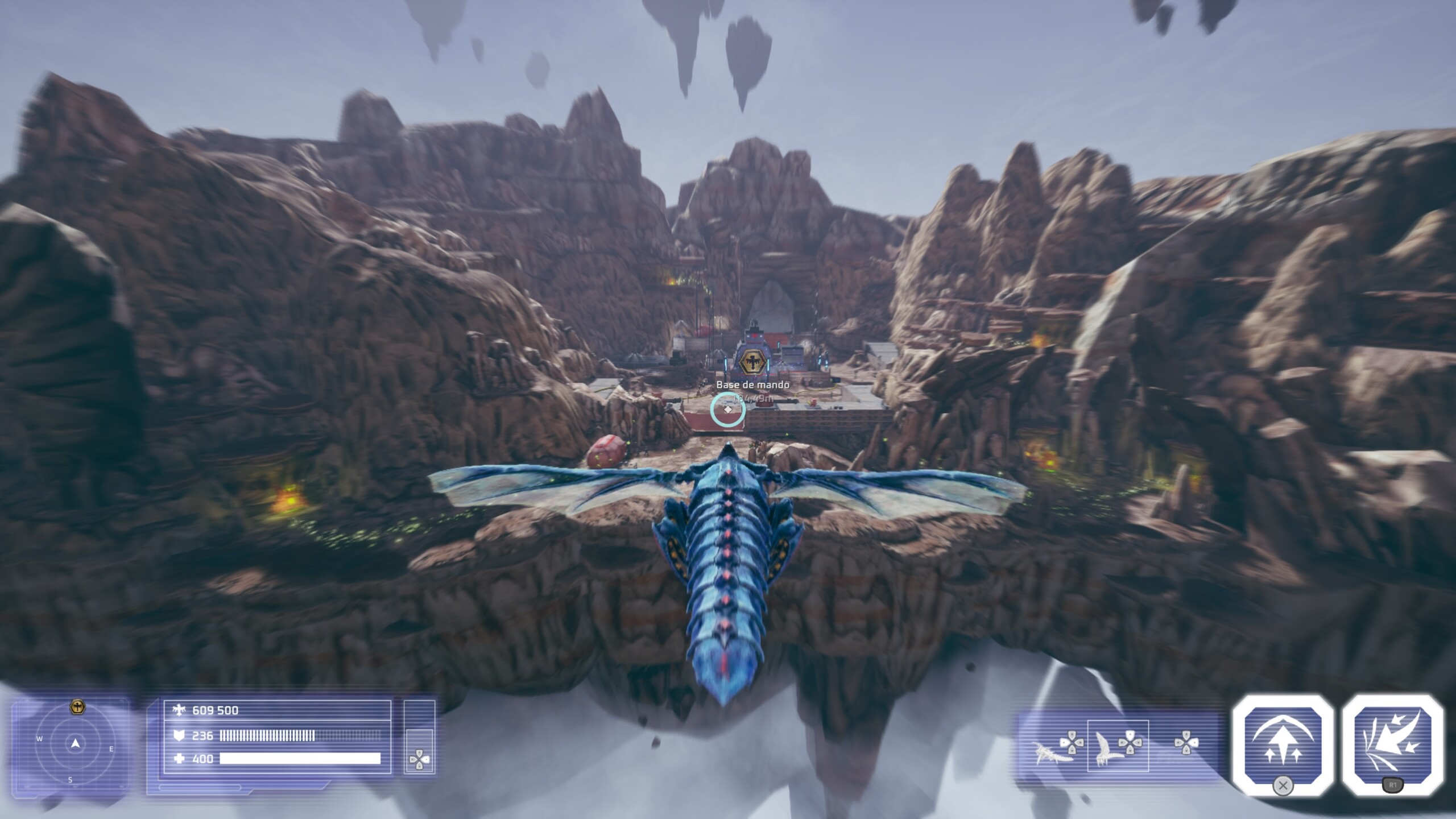This screenshot has height=819, width=1456.
Task: Click the gold base marker on the radar
Action: (77, 707)
